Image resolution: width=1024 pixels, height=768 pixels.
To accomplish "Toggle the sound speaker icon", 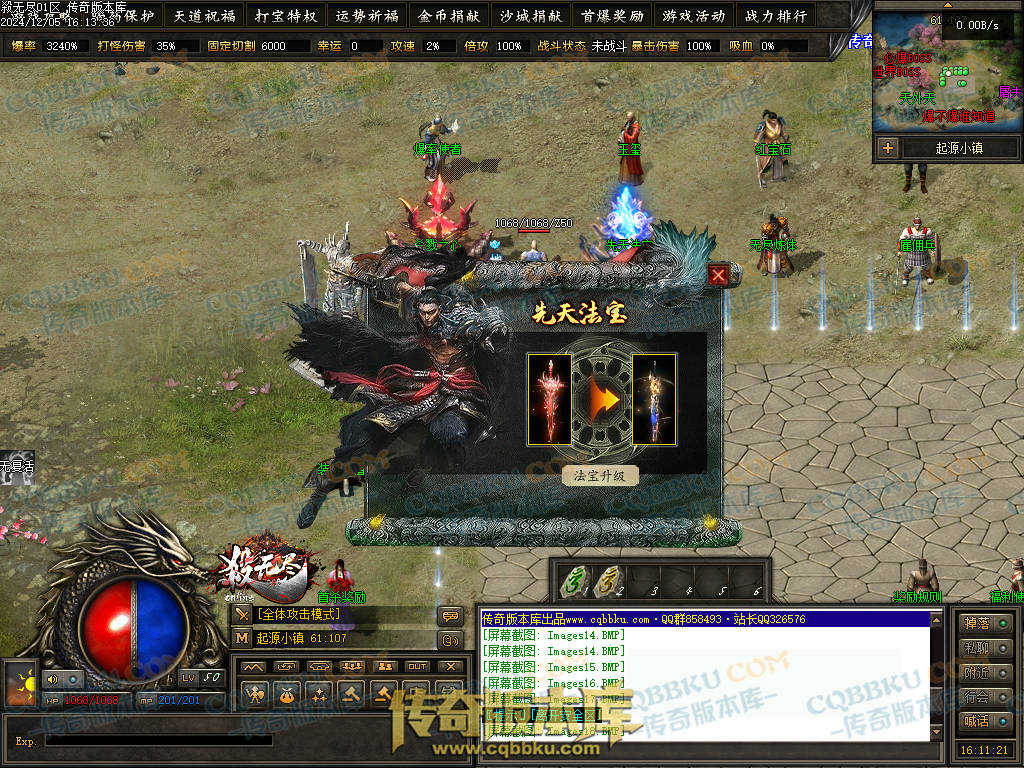I will tap(53, 678).
